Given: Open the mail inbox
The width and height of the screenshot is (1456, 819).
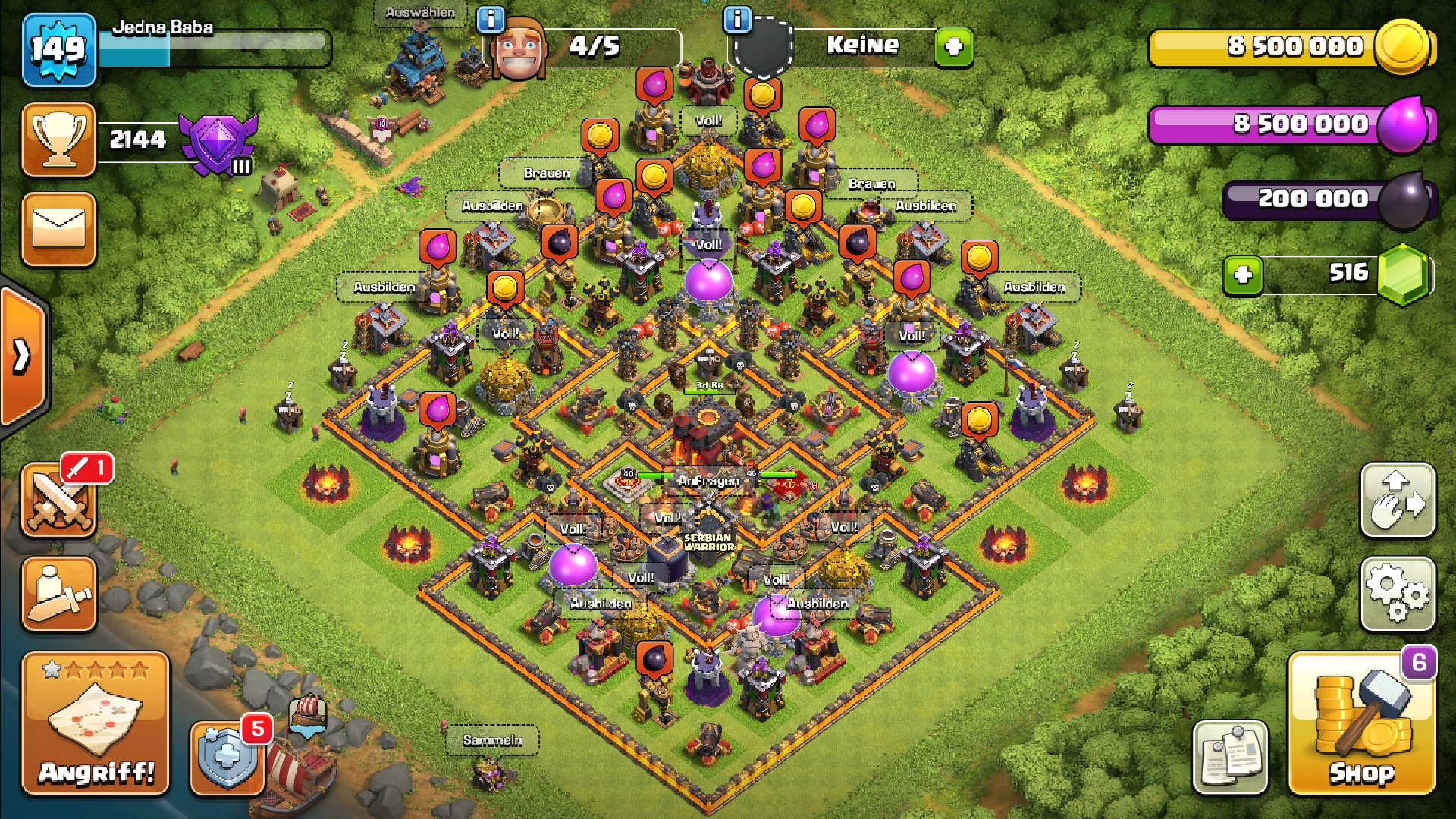Looking at the screenshot, I should tap(59, 229).
